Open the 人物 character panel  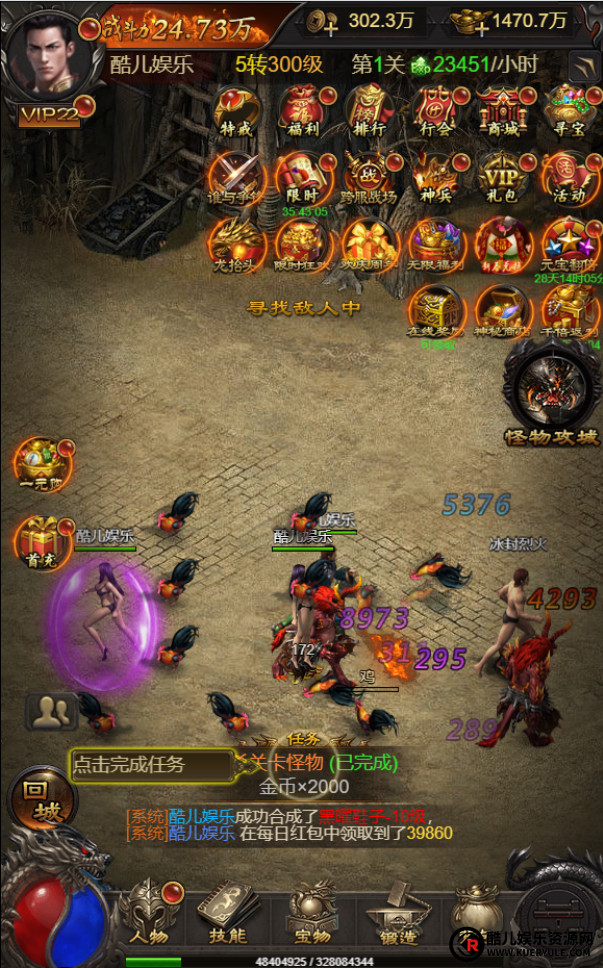[150, 910]
